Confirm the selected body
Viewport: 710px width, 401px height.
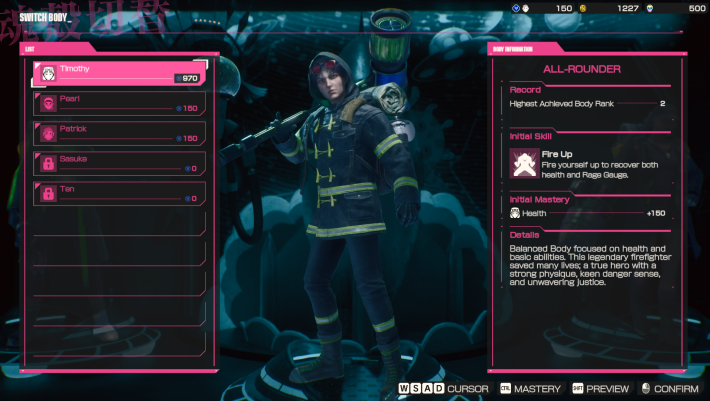pos(669,389)
